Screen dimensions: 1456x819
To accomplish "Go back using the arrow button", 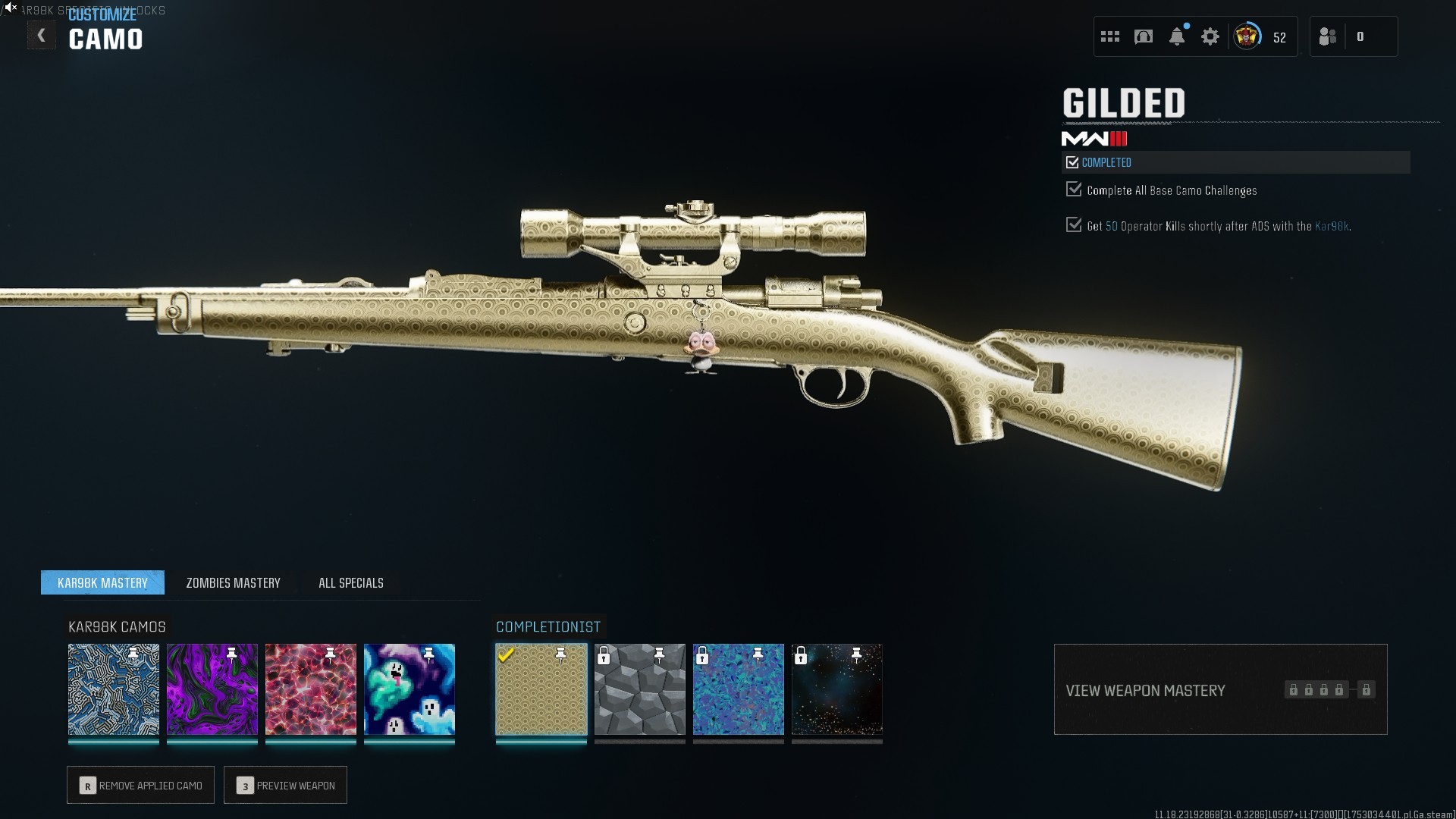I will click(x=41, y=36).
